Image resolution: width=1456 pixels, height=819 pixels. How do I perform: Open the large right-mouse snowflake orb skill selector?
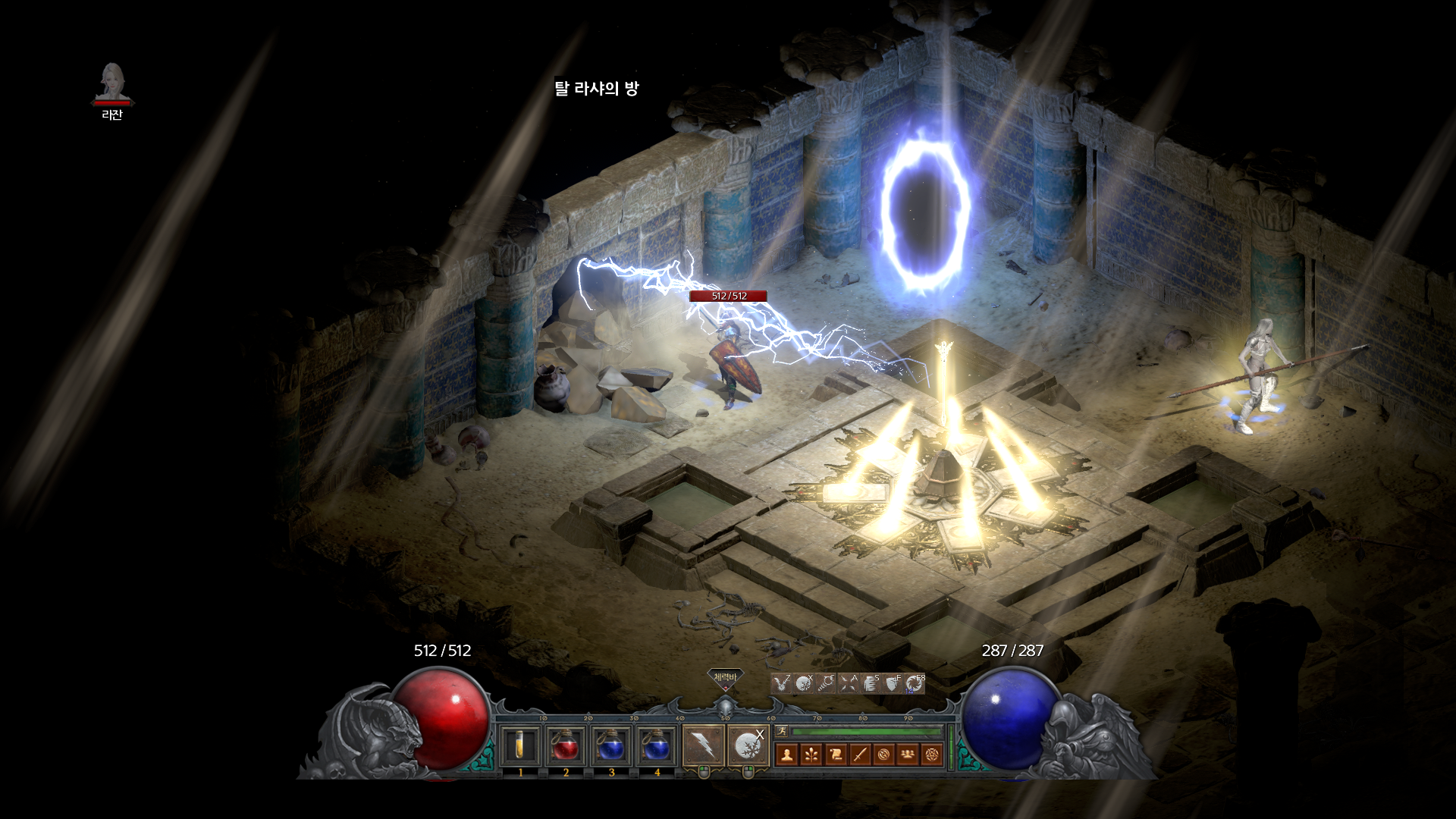[748, 746]
